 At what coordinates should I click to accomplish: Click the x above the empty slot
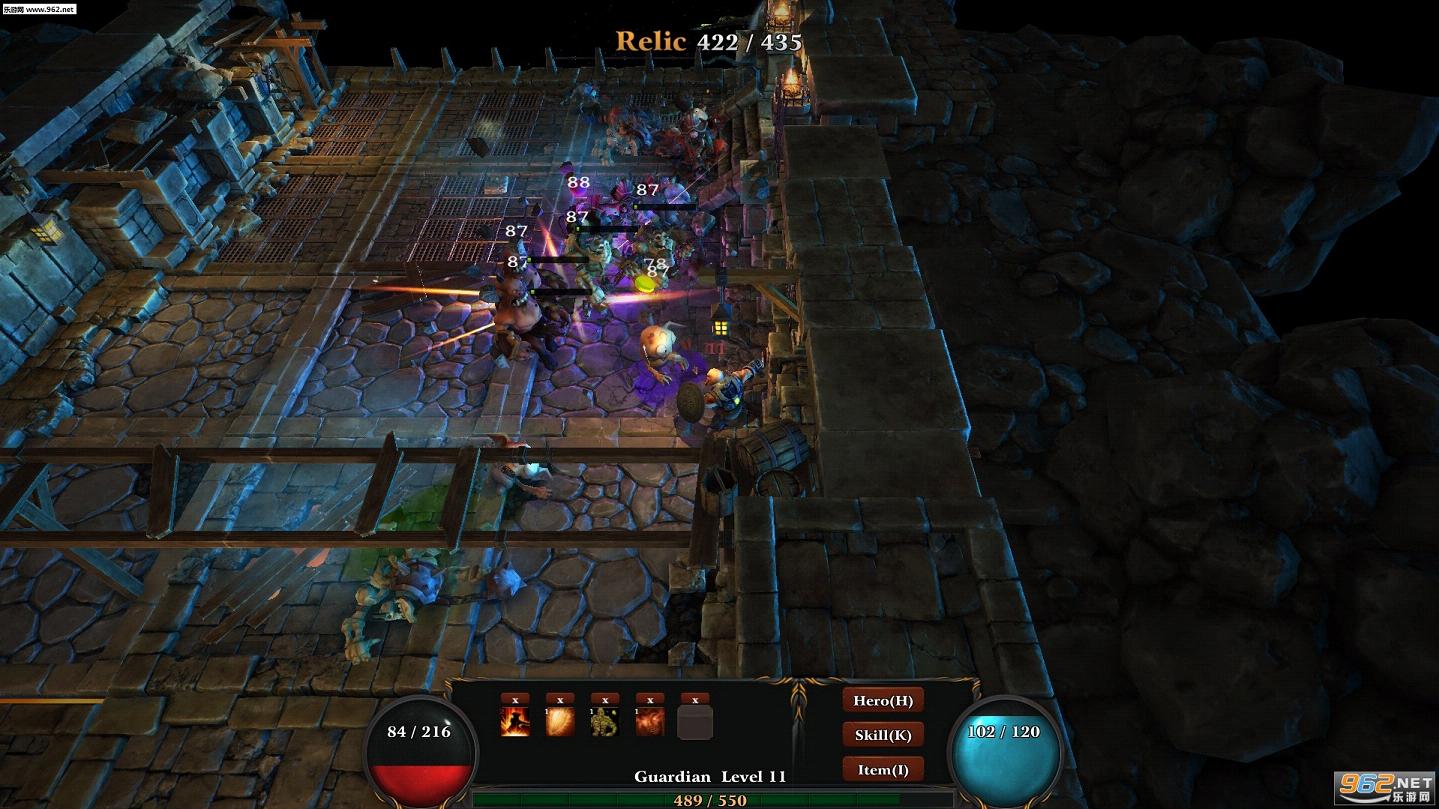coord(695,699)
